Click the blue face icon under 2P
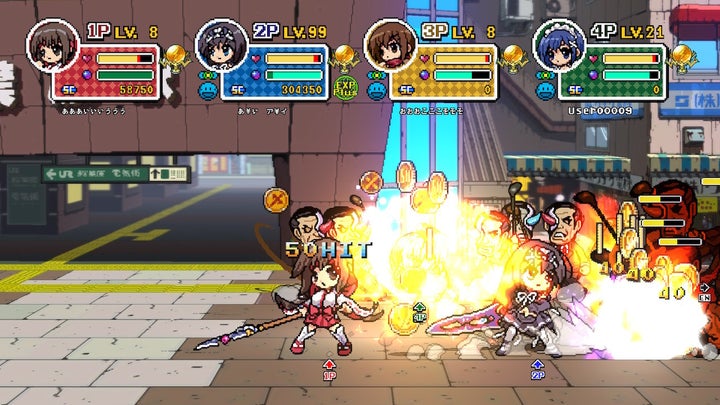The height and width of the screenshot is (405, 720). (207, 89)
